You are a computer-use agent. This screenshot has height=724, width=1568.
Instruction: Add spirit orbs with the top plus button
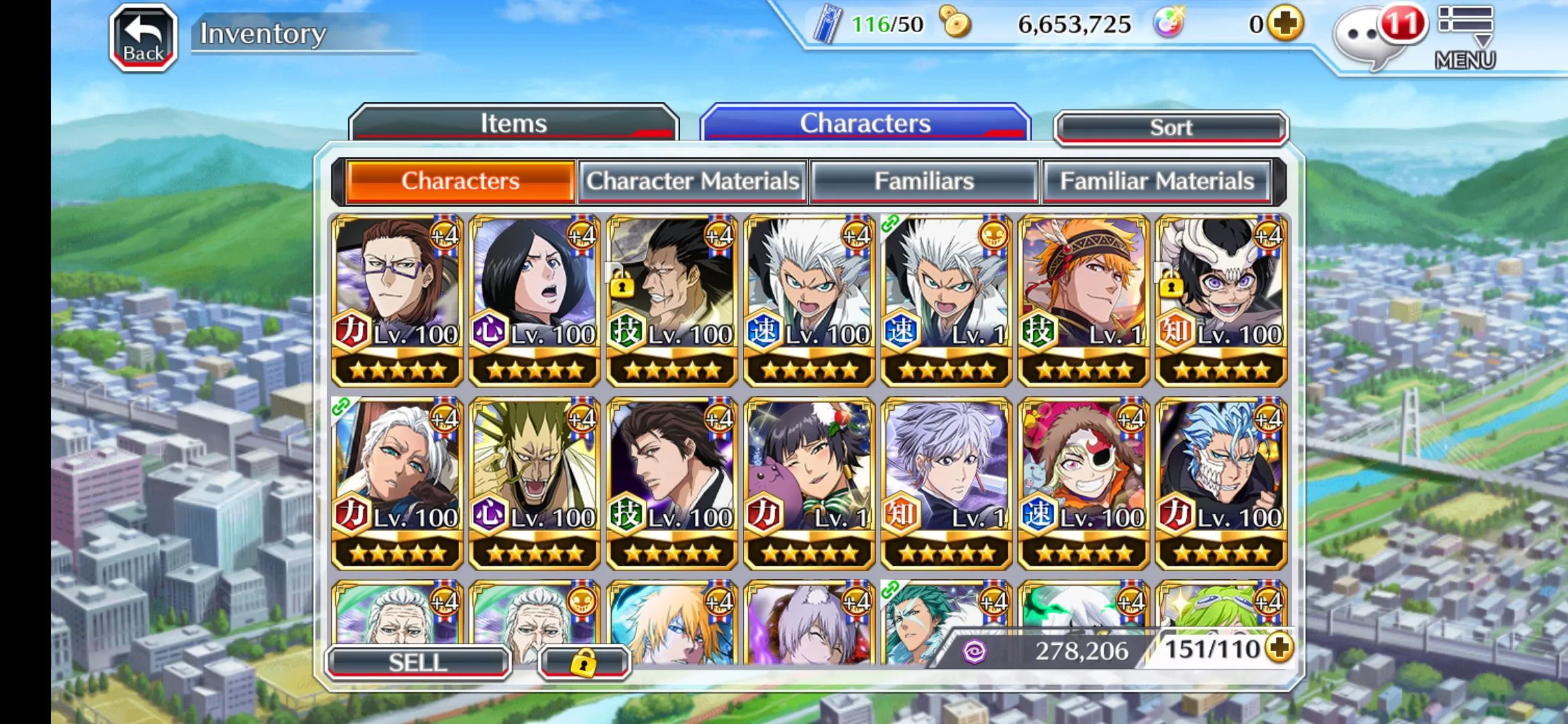(1285, 24)
